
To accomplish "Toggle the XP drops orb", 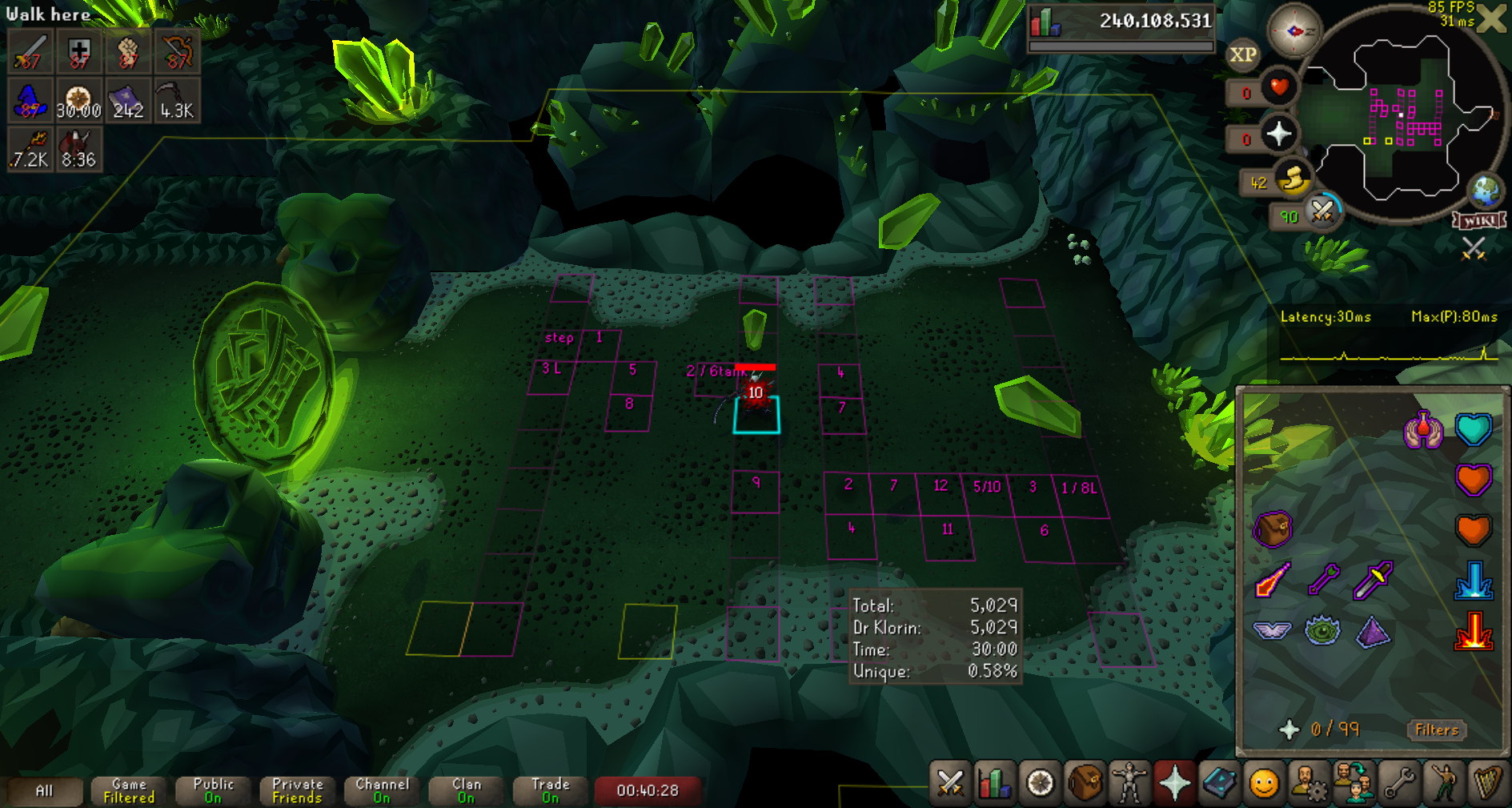I will pyautogui.click(x=1242, y=54).
